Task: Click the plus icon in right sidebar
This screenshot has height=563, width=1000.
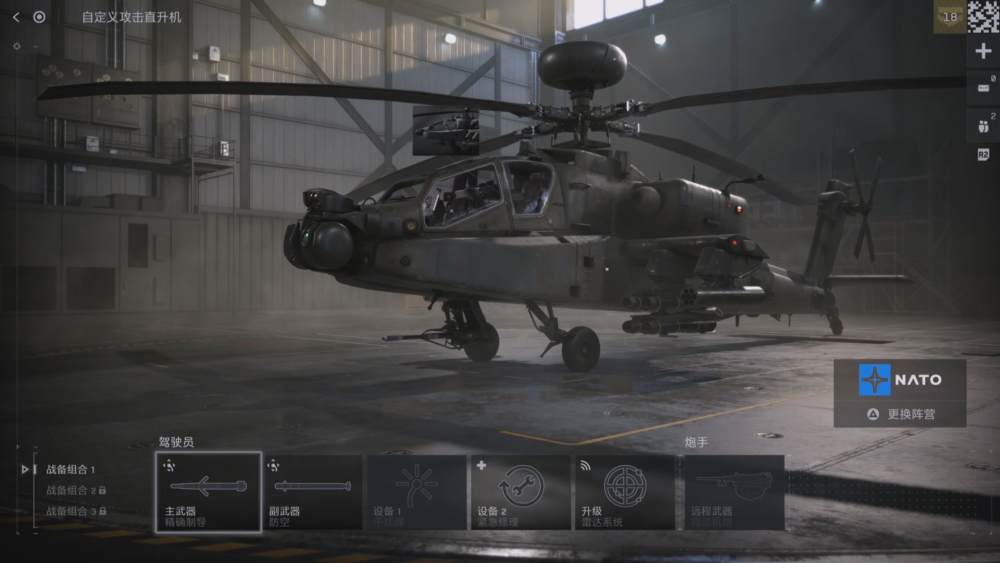Action: point(982,52)
